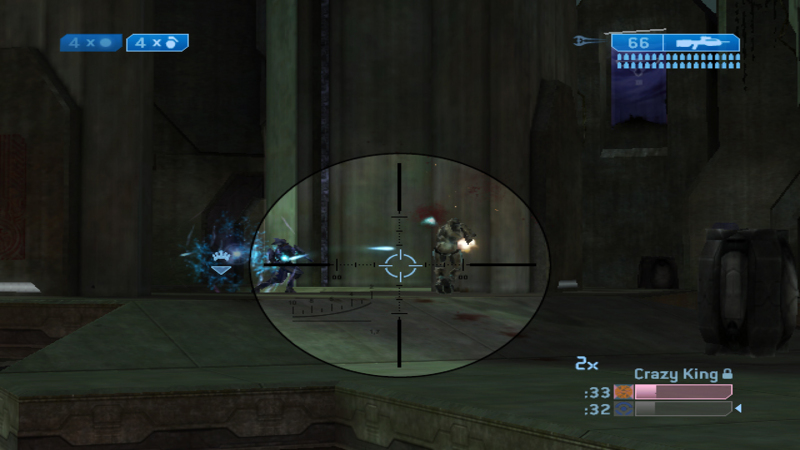
Task: Click the Crazy King gametype label
Action: tap(676, 374)
